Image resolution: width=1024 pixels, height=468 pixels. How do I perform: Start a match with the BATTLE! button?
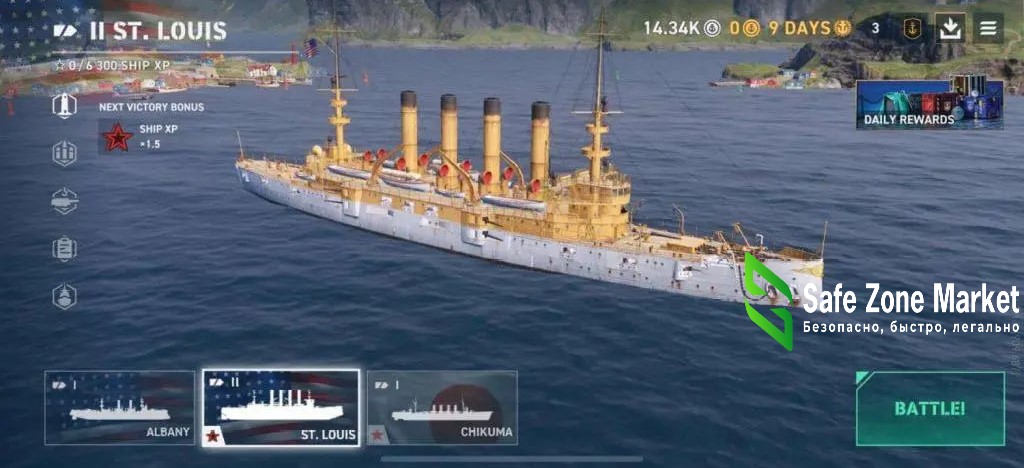(929, 408)
